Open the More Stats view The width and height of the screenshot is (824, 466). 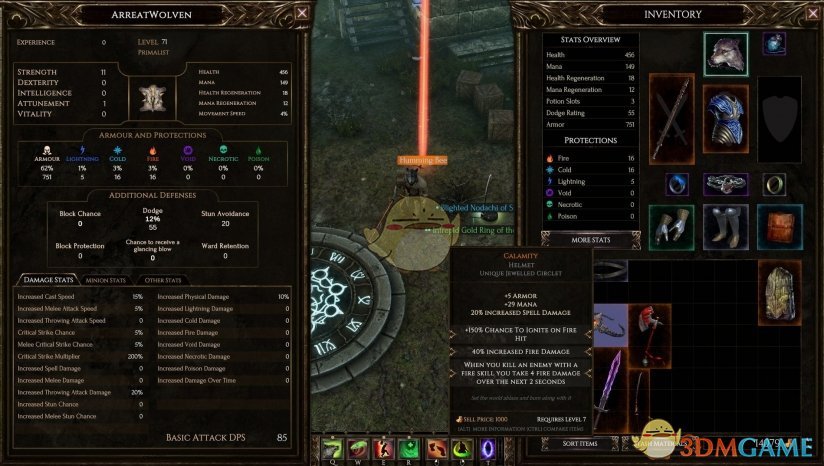click(x=590, y=241)
